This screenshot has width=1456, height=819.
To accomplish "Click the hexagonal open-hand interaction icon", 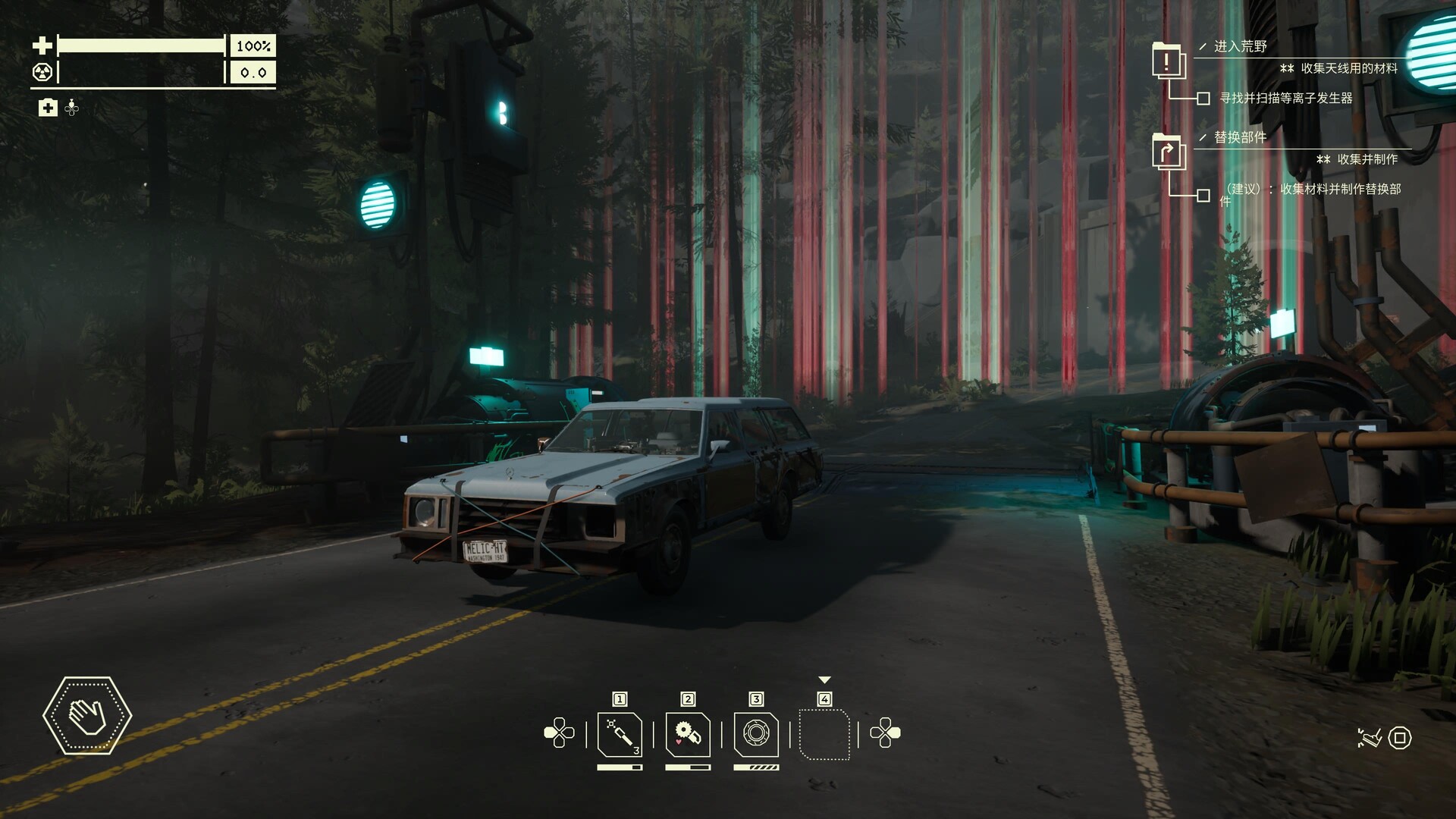I will pyautogui.click(x=87, y=715).
